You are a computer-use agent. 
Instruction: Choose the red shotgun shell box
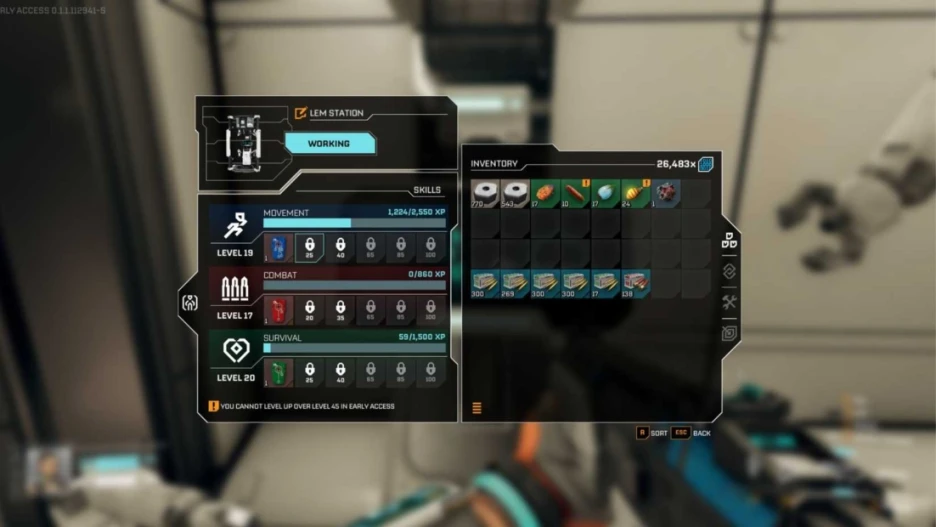pyautogui.click(x=635, y=284)
